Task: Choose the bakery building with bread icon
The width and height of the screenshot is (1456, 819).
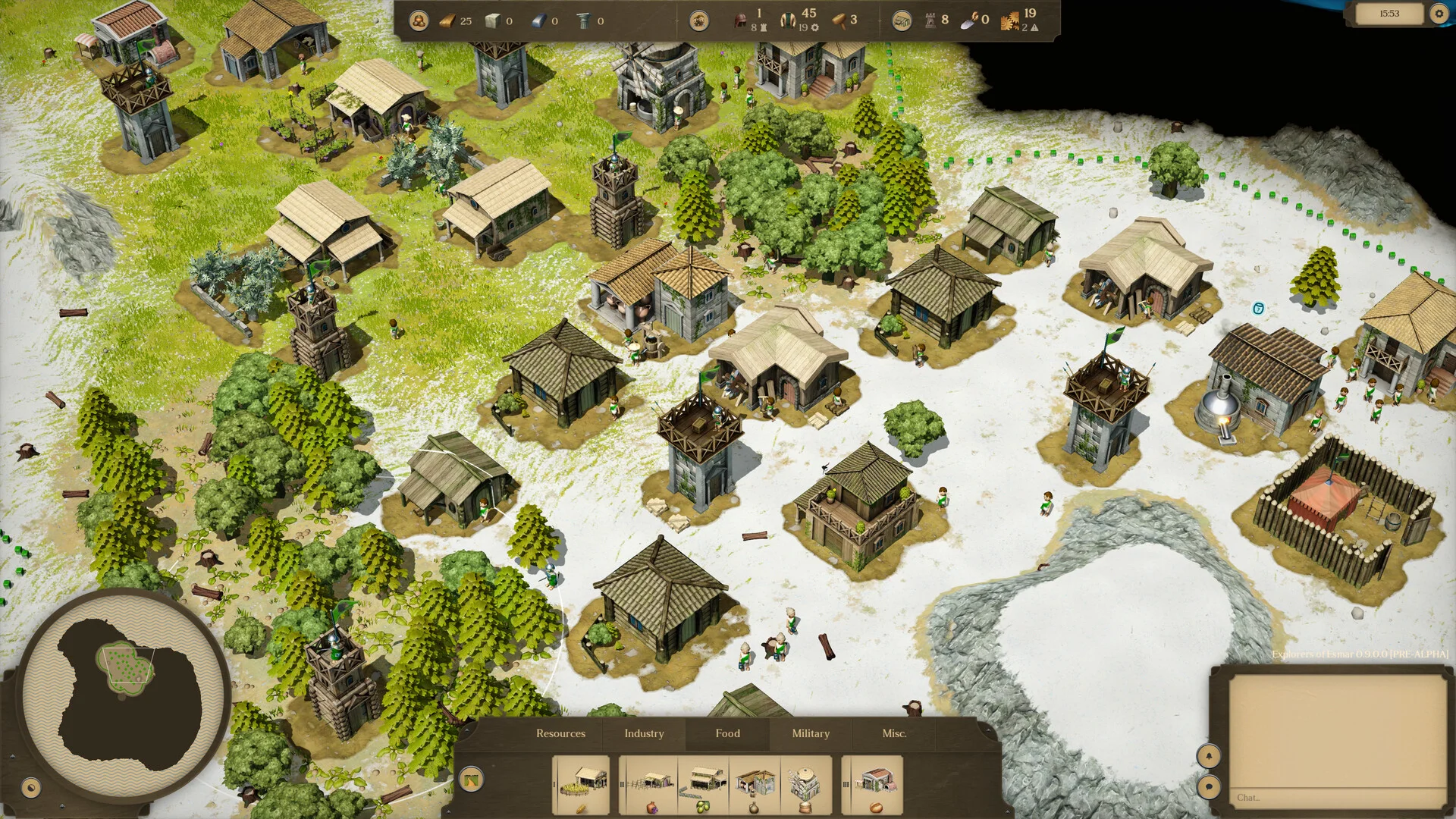Action: 875,785
